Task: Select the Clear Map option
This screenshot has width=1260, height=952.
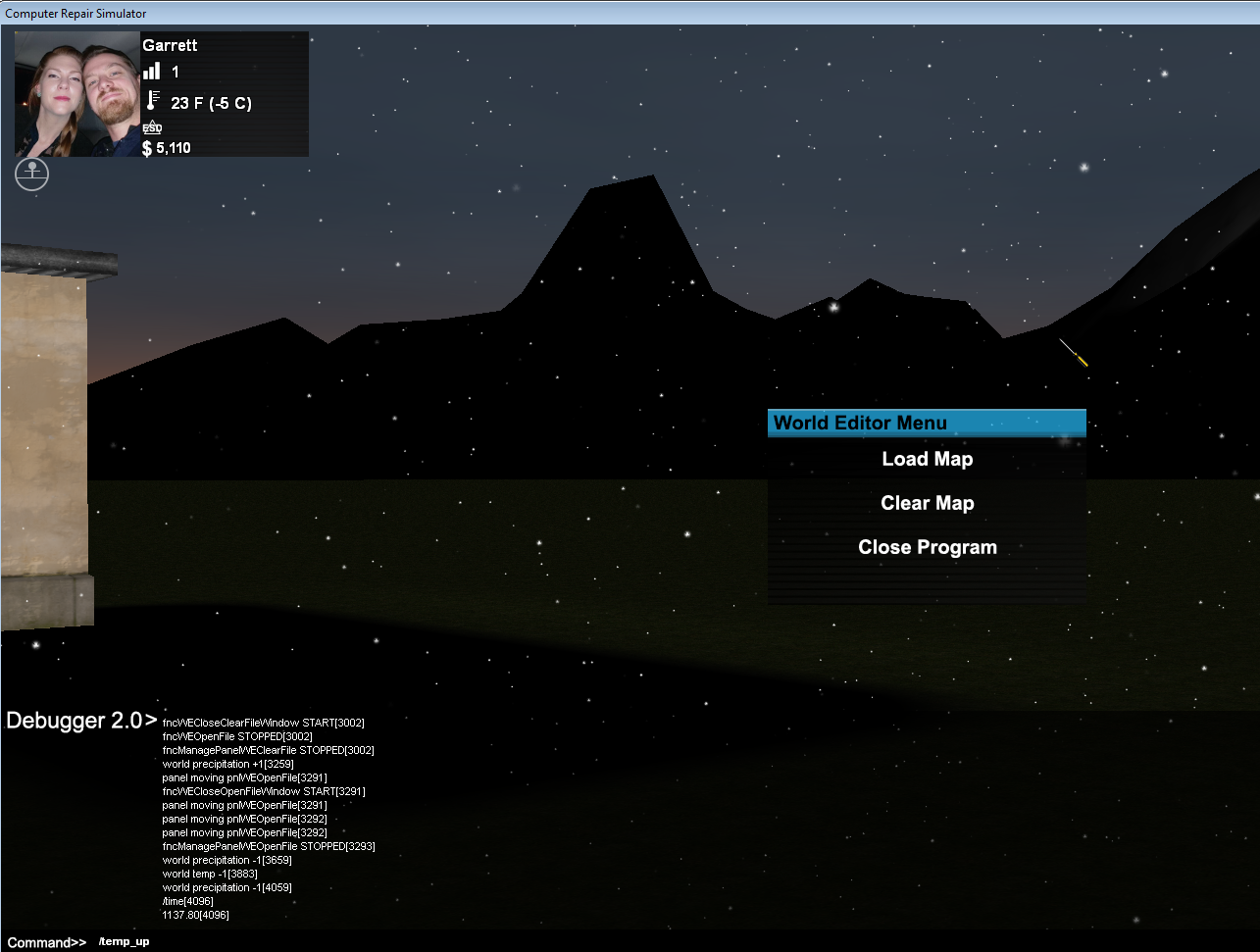Action: click(927, 503)
